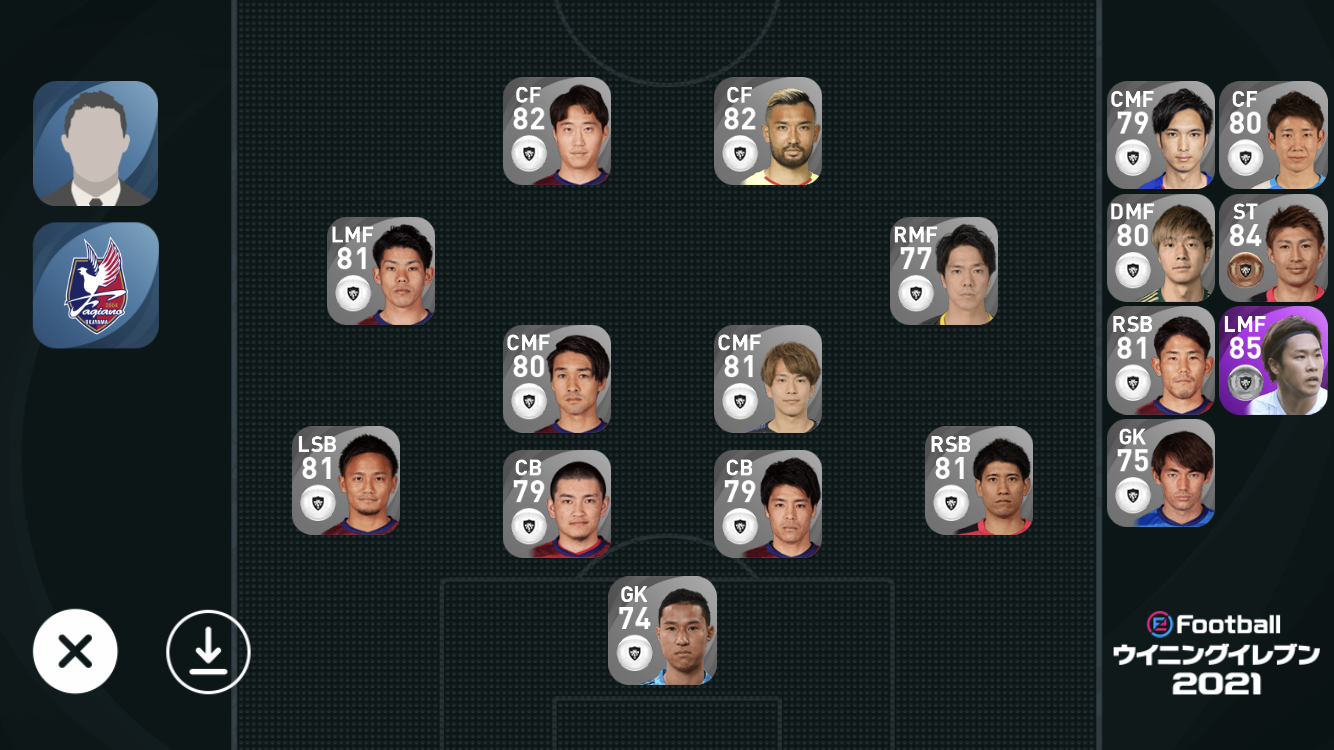
Task: Pick the RMF player rated 77
Action: pos(944,271)
